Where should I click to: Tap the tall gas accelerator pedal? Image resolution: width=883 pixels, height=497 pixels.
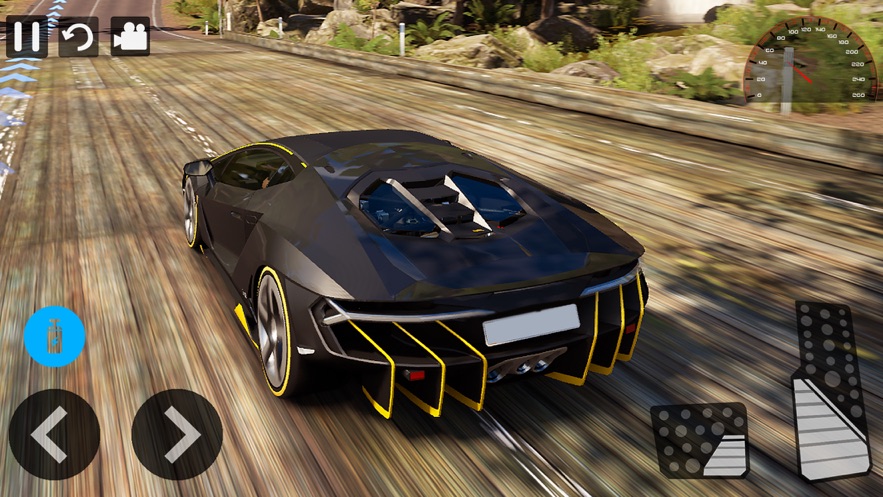point(830,390)
